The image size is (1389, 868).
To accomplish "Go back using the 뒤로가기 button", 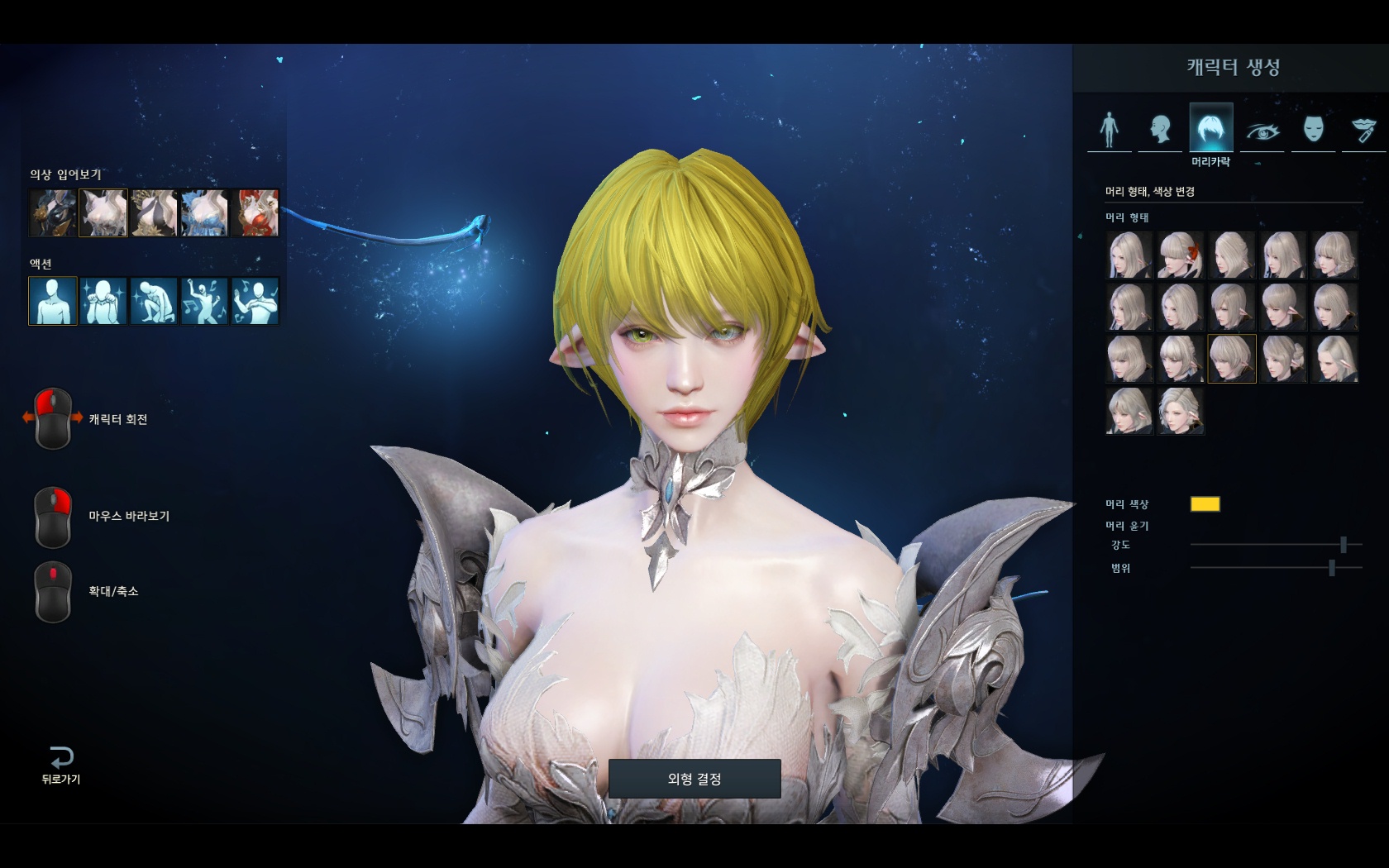I will pos(61,765).
